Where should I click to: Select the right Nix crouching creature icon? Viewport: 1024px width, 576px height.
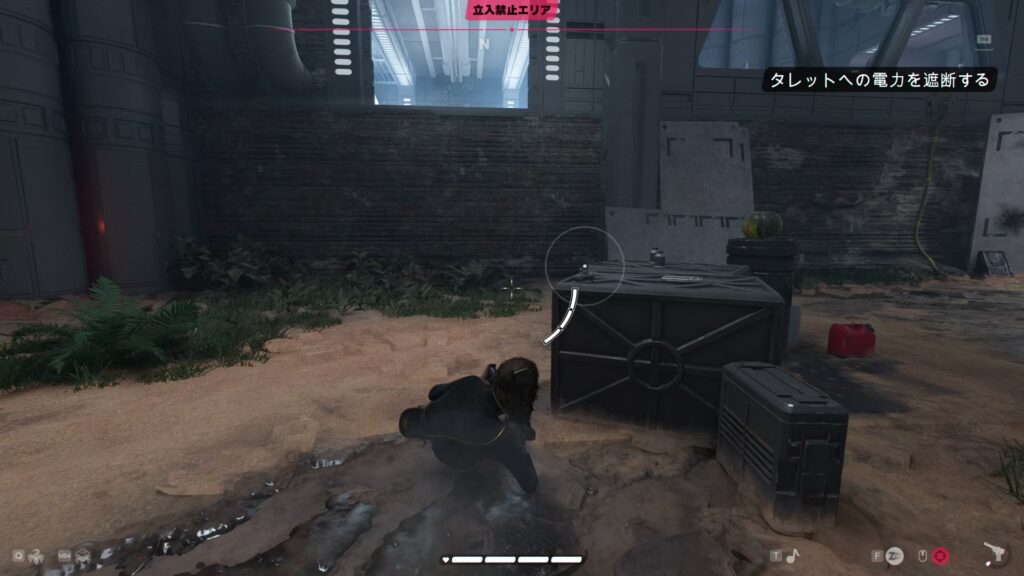pos(84,555)
